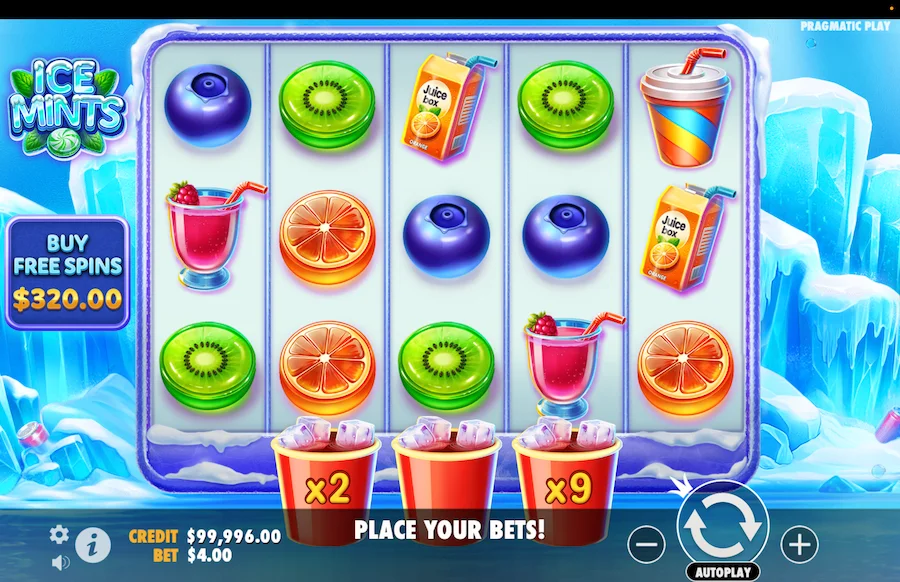Viewport: 900px width, 582px height.
Task: Buy free spins for $320.00
Action: coord(67,272)
